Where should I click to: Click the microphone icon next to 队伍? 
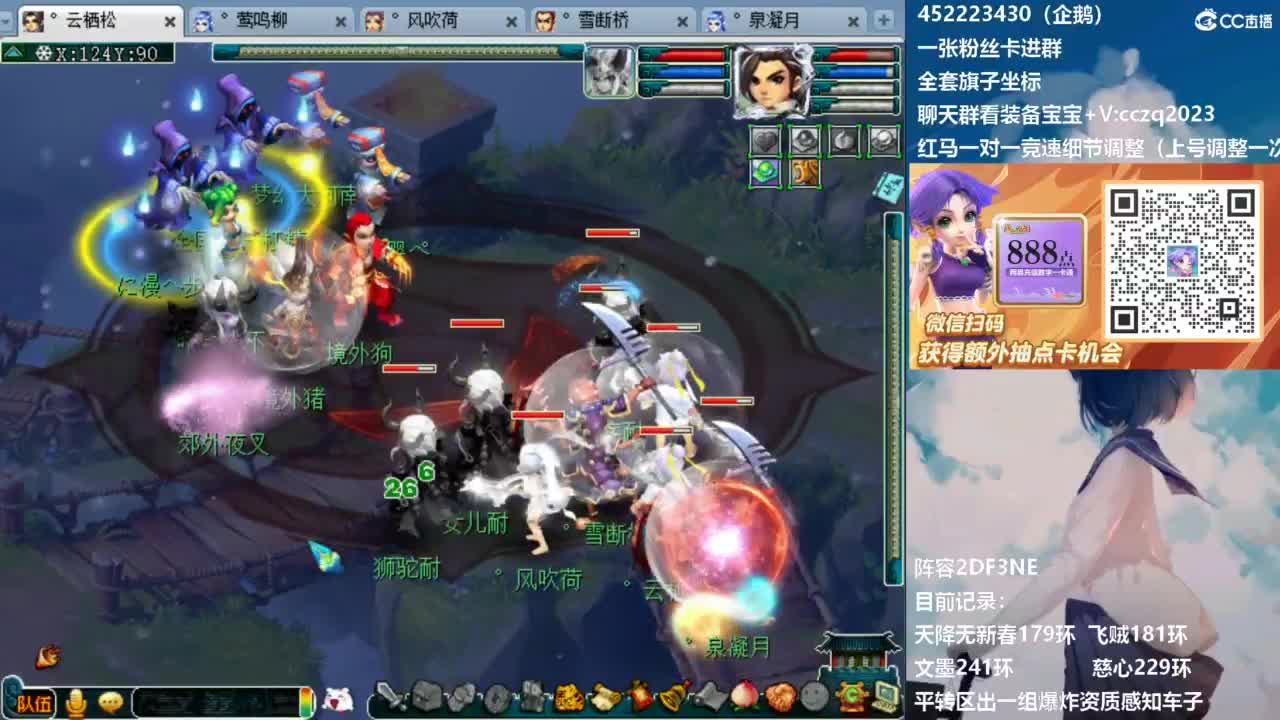(x=76, y=703)
